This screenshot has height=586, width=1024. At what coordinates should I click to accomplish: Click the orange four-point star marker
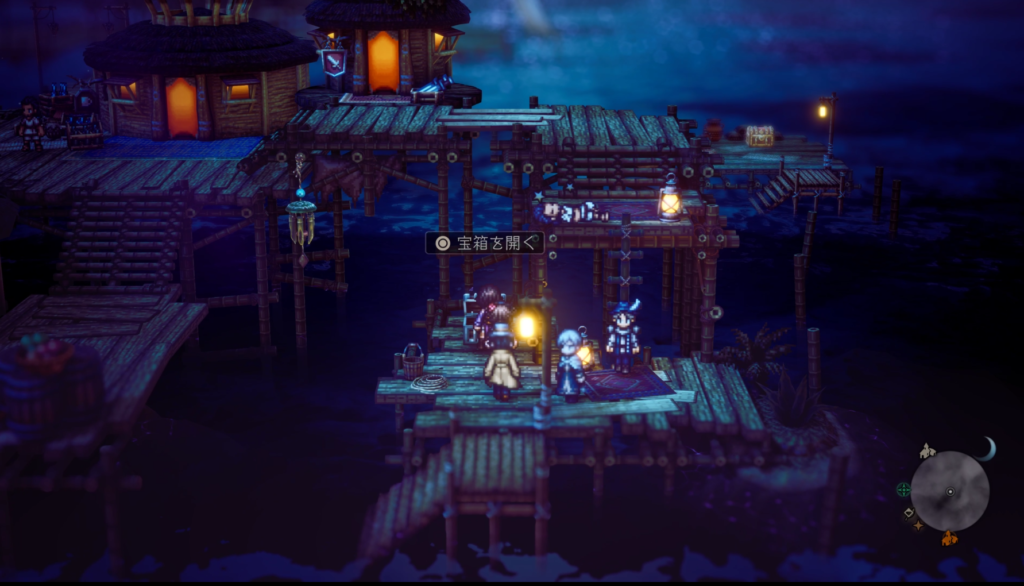click(x=918, y=525)
